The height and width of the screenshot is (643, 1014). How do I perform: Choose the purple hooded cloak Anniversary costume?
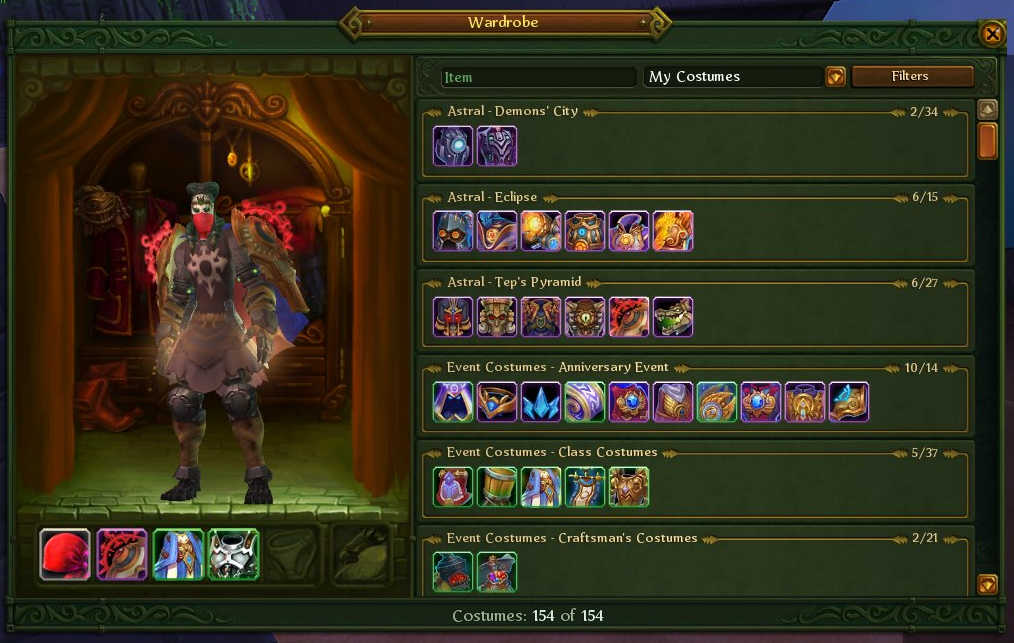click(453, 402)
